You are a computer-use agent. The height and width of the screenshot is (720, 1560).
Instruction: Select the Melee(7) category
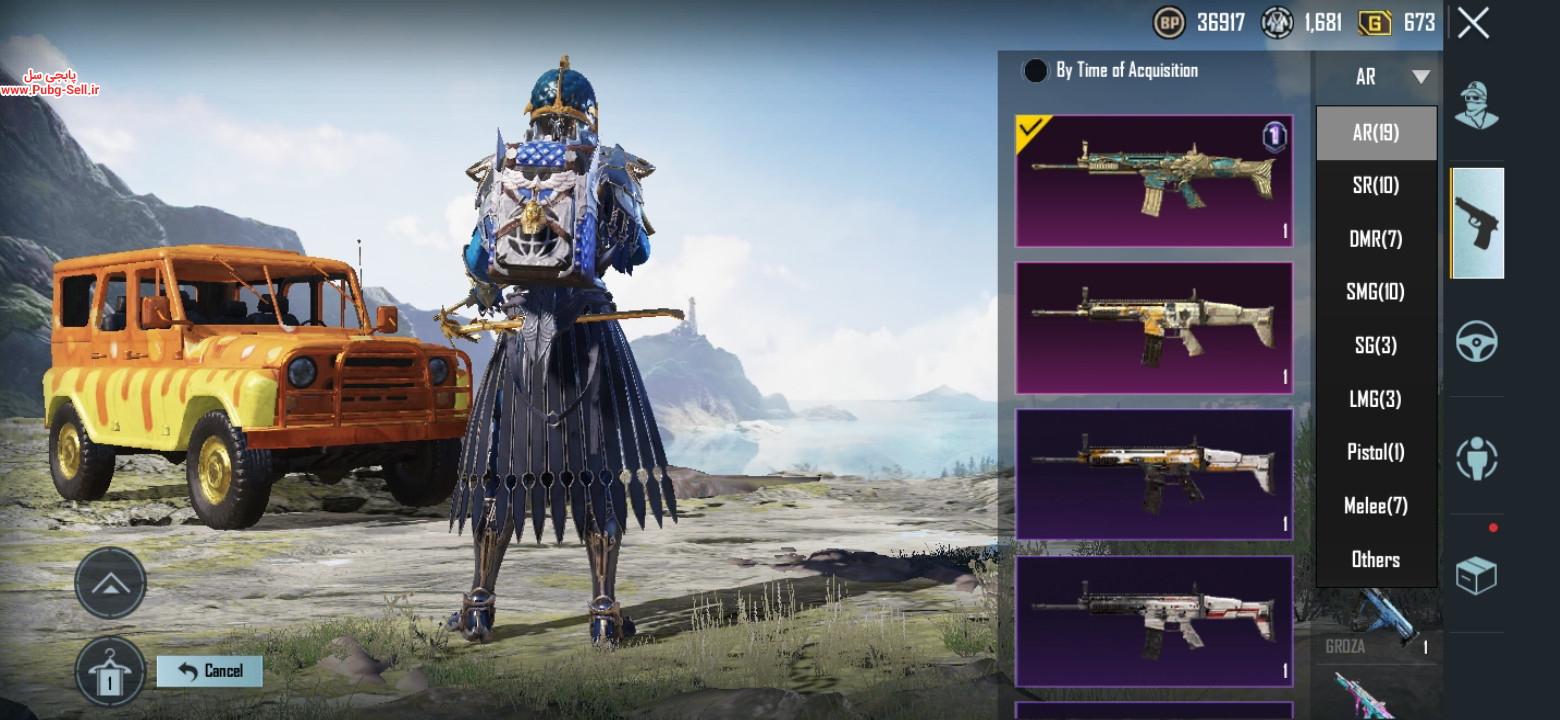click(x=1376, y=506)
